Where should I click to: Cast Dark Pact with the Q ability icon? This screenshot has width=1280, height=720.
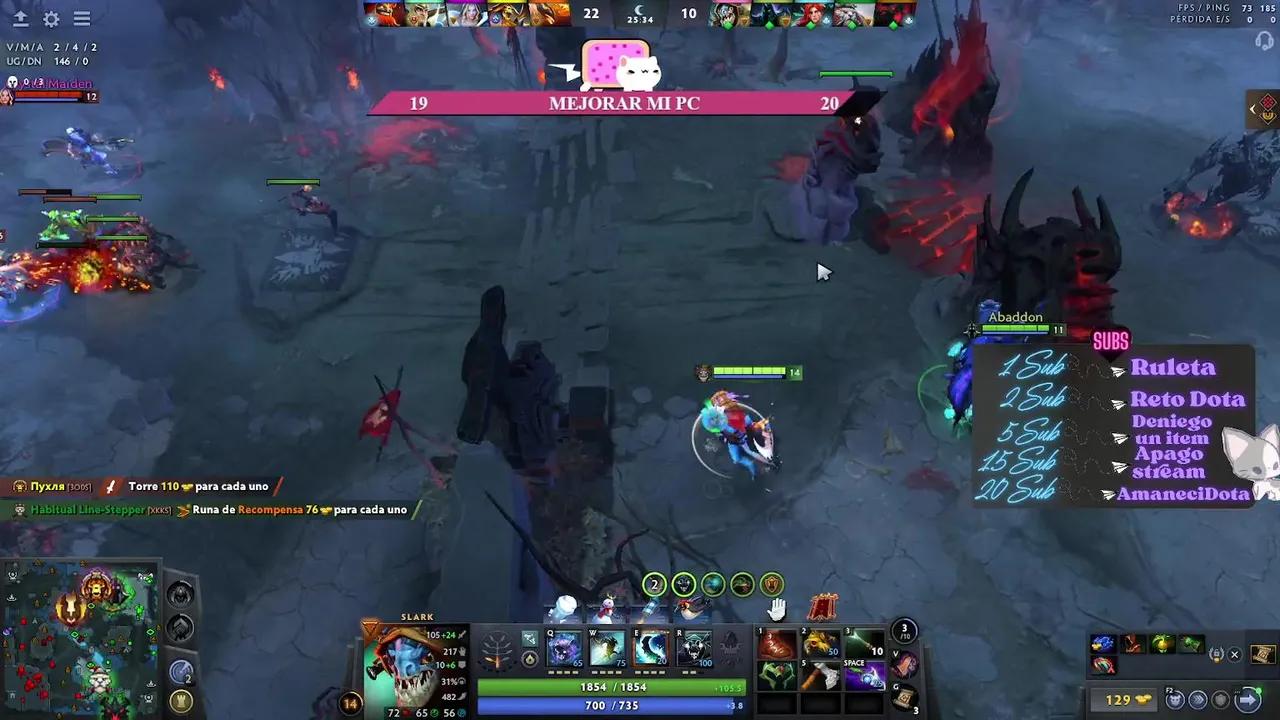pyautogui.click(x=565, y=650)
